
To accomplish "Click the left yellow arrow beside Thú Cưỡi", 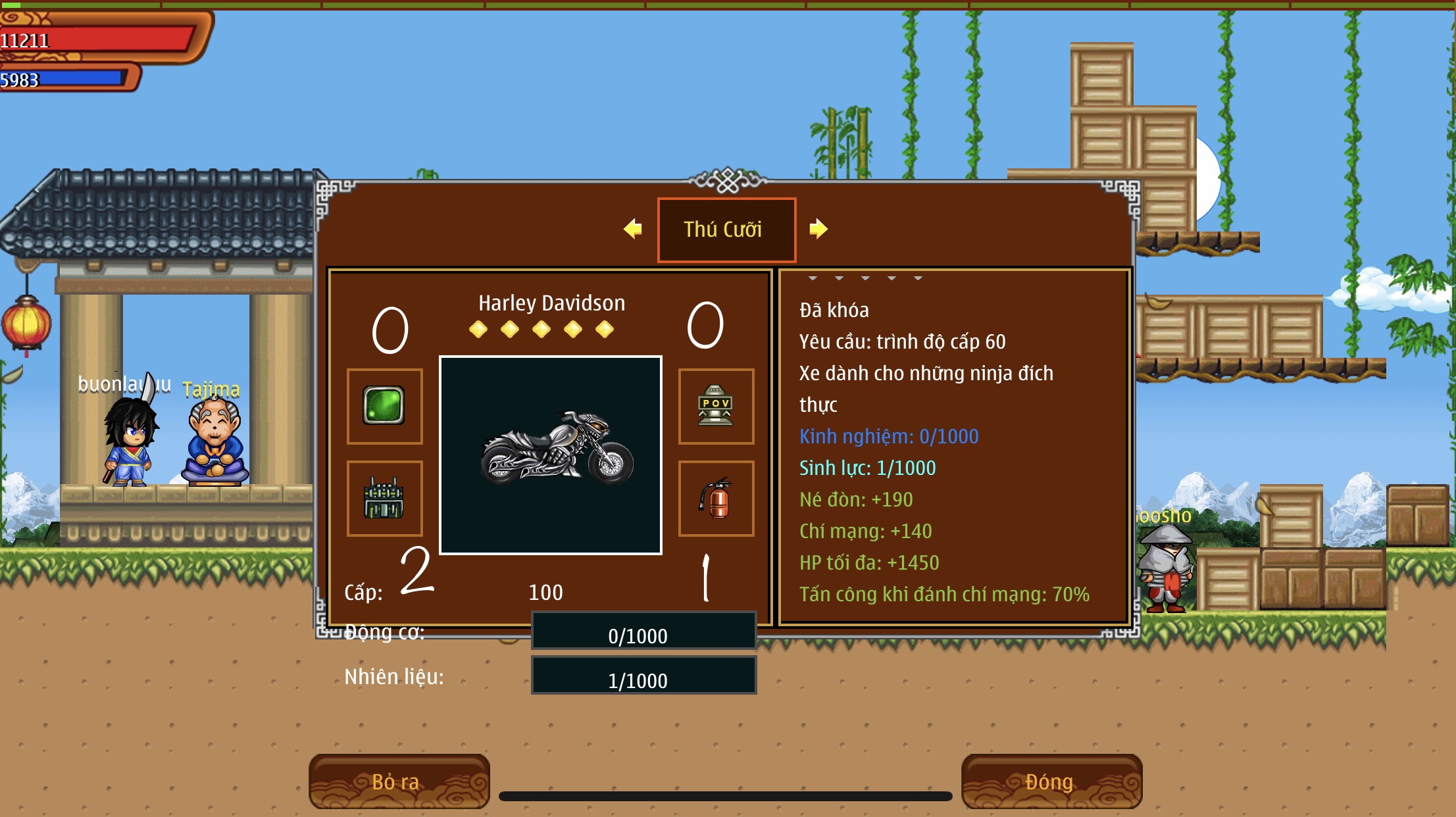I will click(633, 229).
